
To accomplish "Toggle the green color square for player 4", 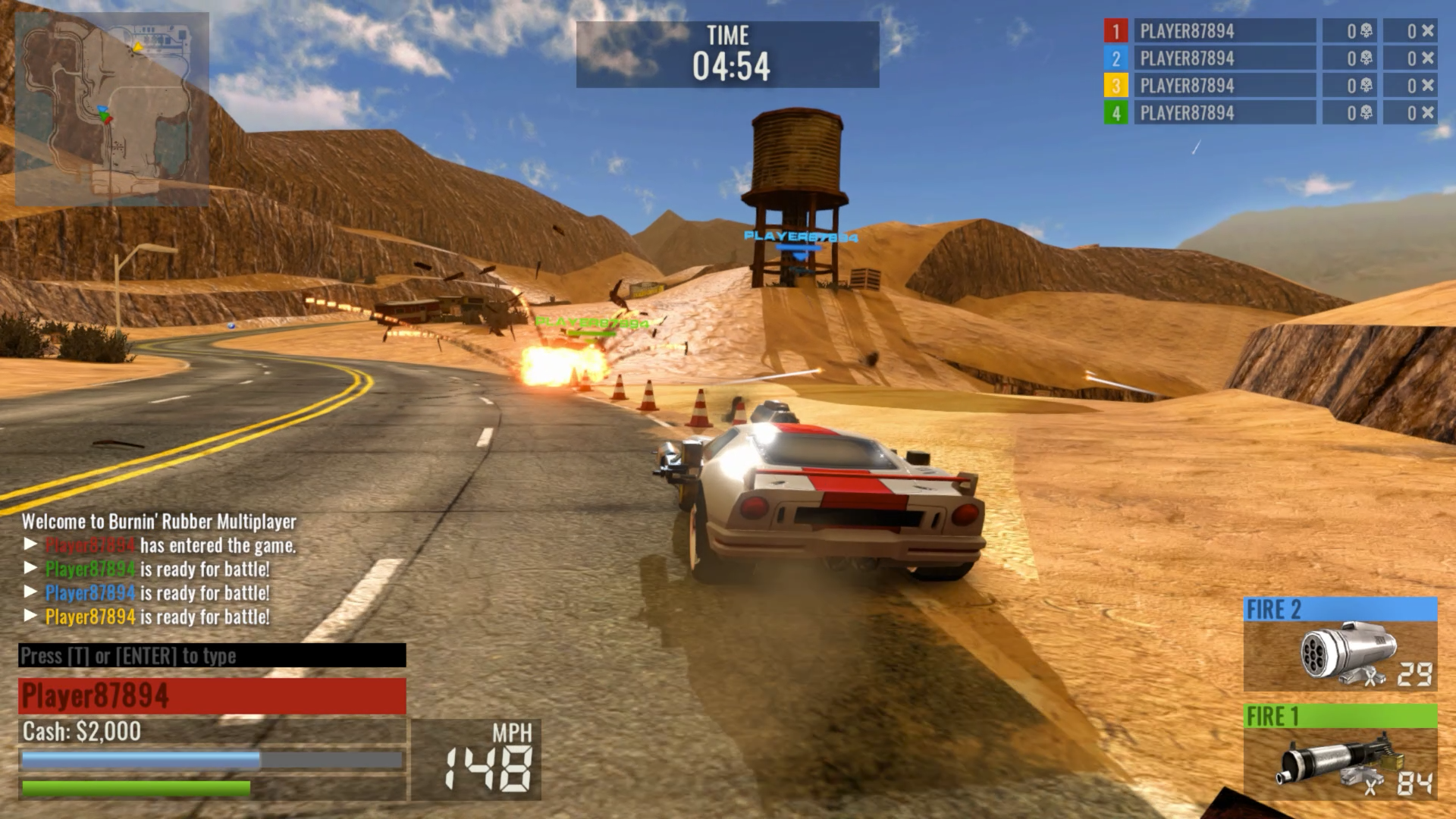I will tap(1116, 112).
